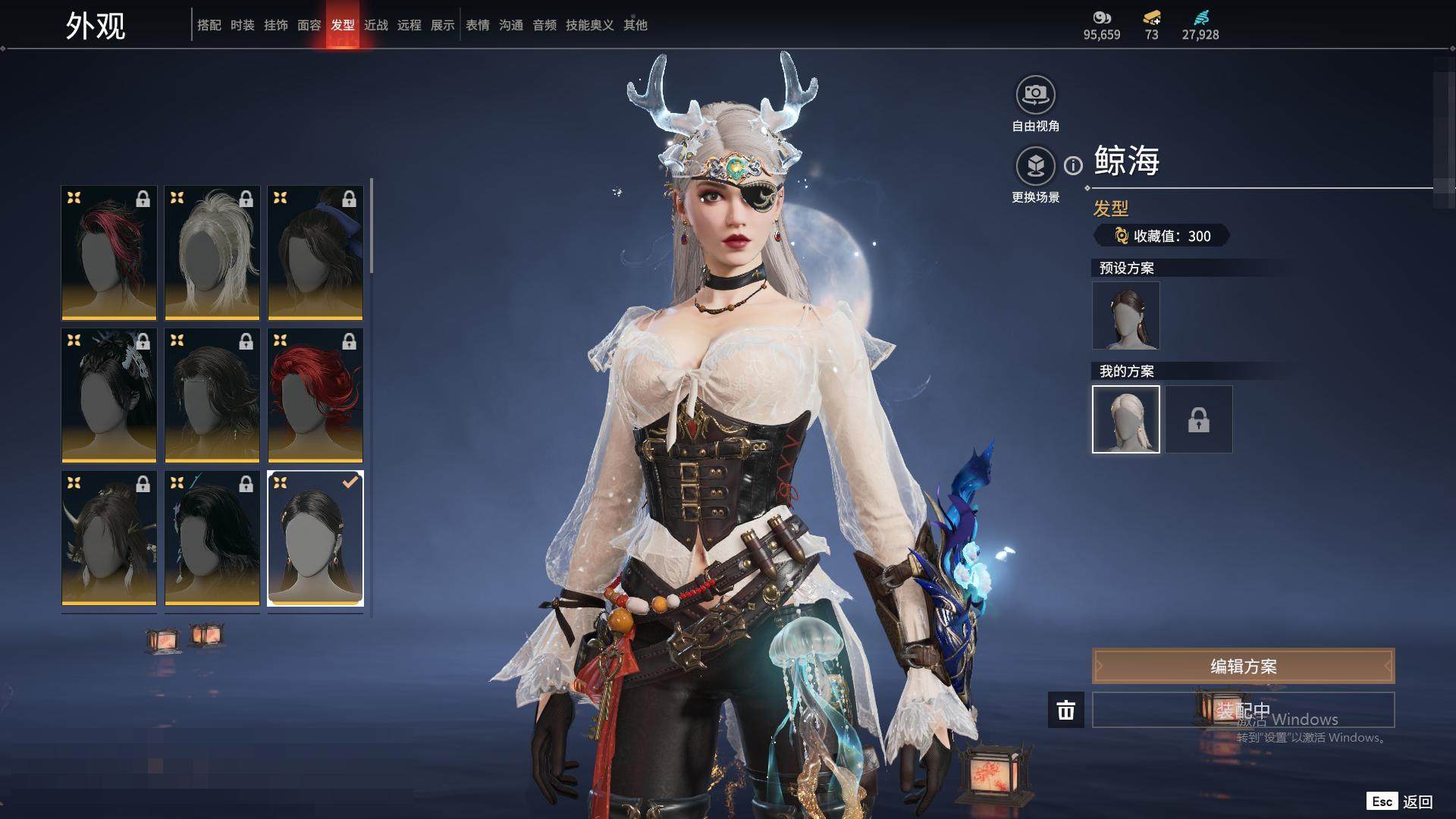Choose the 技能奥义 tab
This screenshot has height=819, width=1456.
point(589,25)
